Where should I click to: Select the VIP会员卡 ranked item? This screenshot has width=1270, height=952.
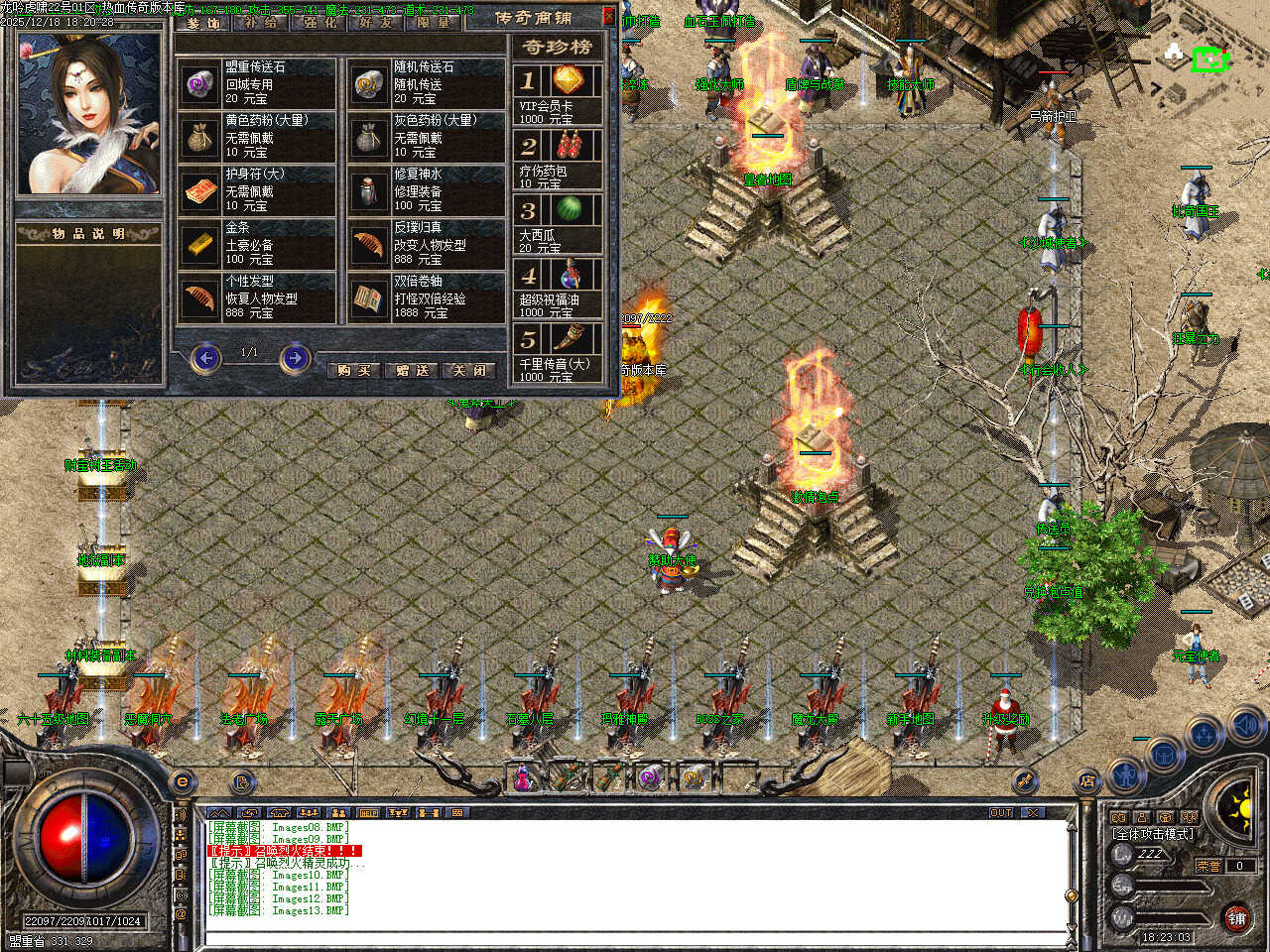[x=559, y=94]
